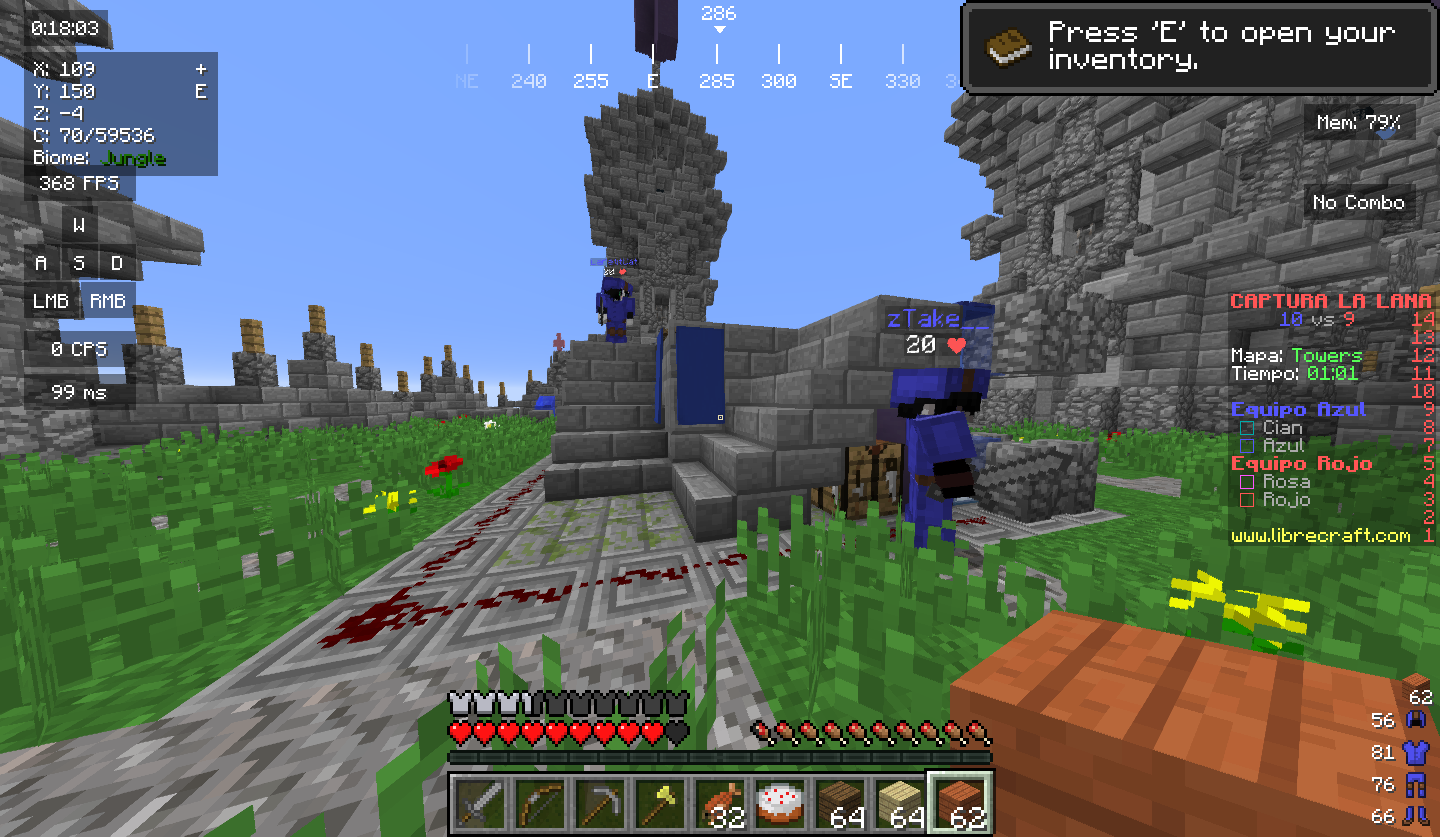Click the blue leggings durability icon
This screenshot has height=837, width=1440.
point(1415,784)
